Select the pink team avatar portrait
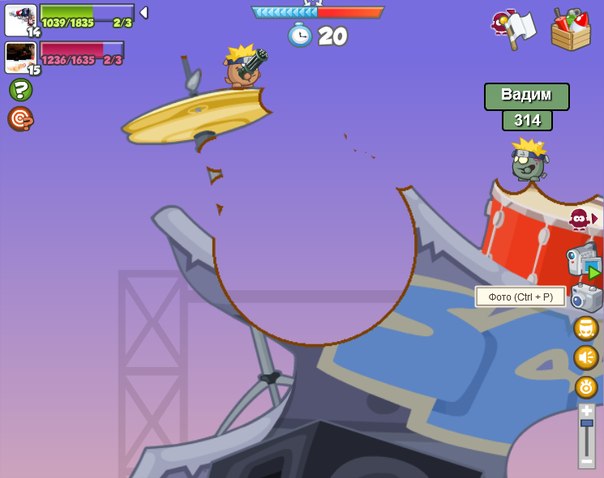Viewport: 604px width, 478px height. 20,55
